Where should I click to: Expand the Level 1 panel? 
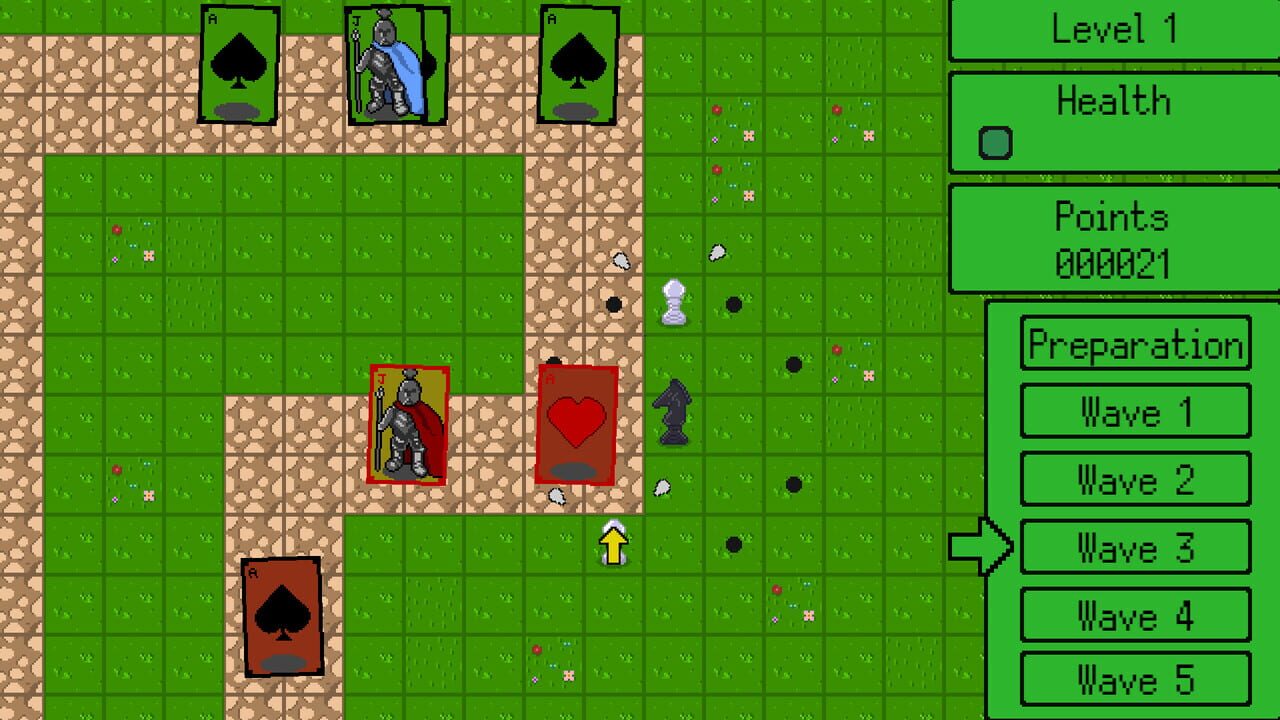pyautogui.click(x=1113, y=29)
